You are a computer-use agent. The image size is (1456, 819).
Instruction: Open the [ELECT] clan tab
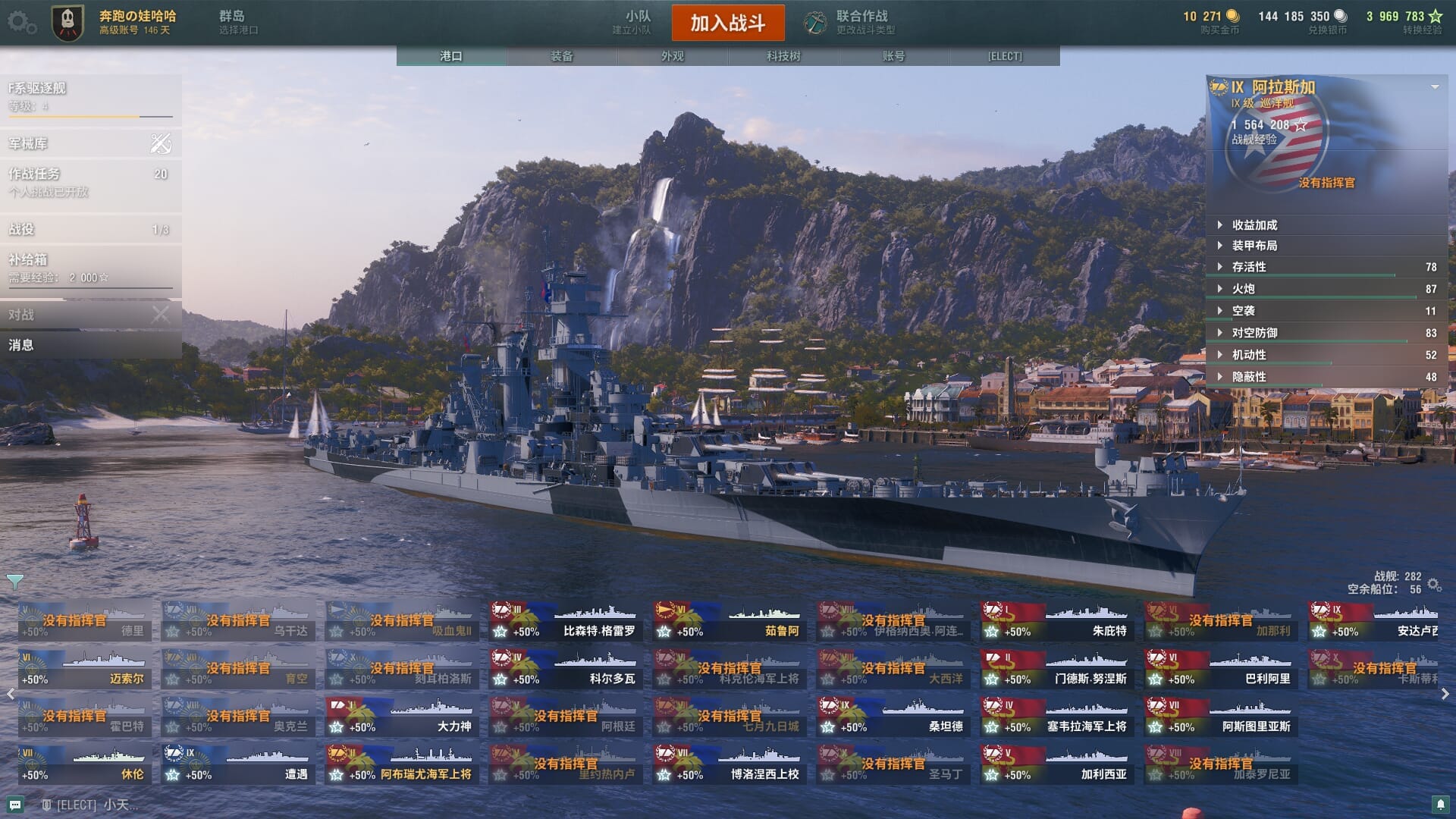tap(1004, 56)
